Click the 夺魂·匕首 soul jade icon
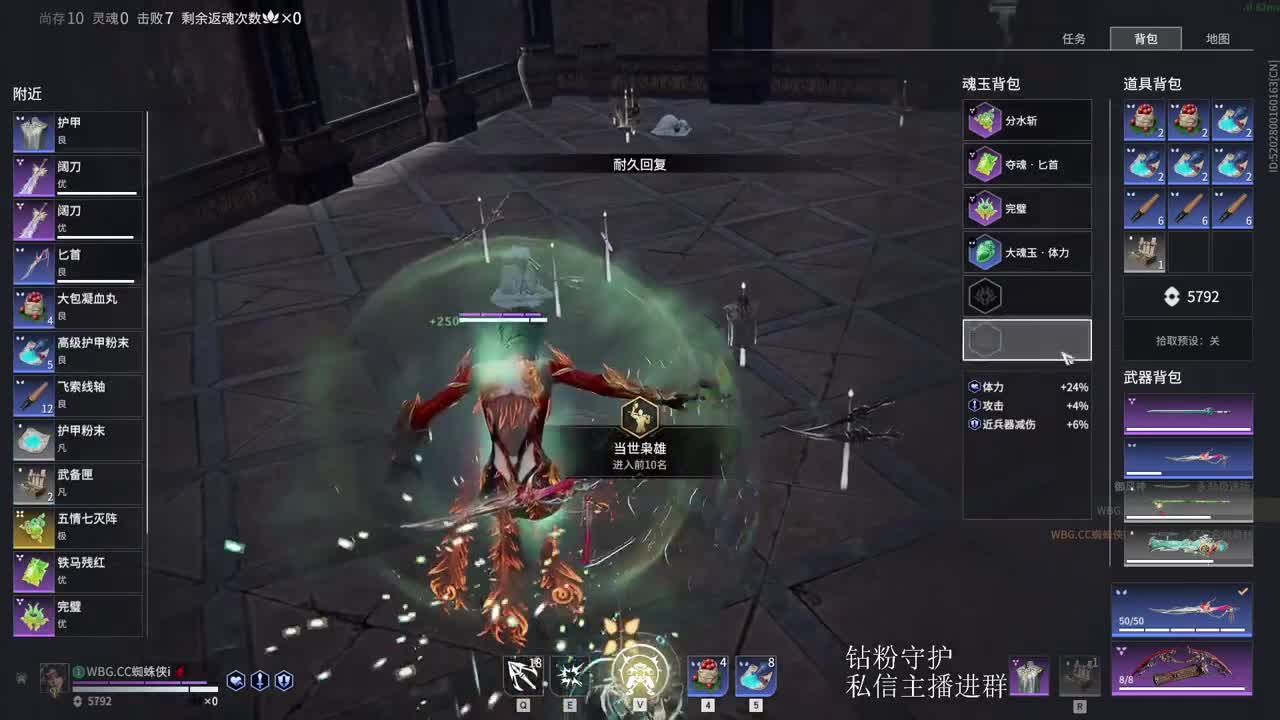This screenshot has height=720, width=1280. click(984, 164)
